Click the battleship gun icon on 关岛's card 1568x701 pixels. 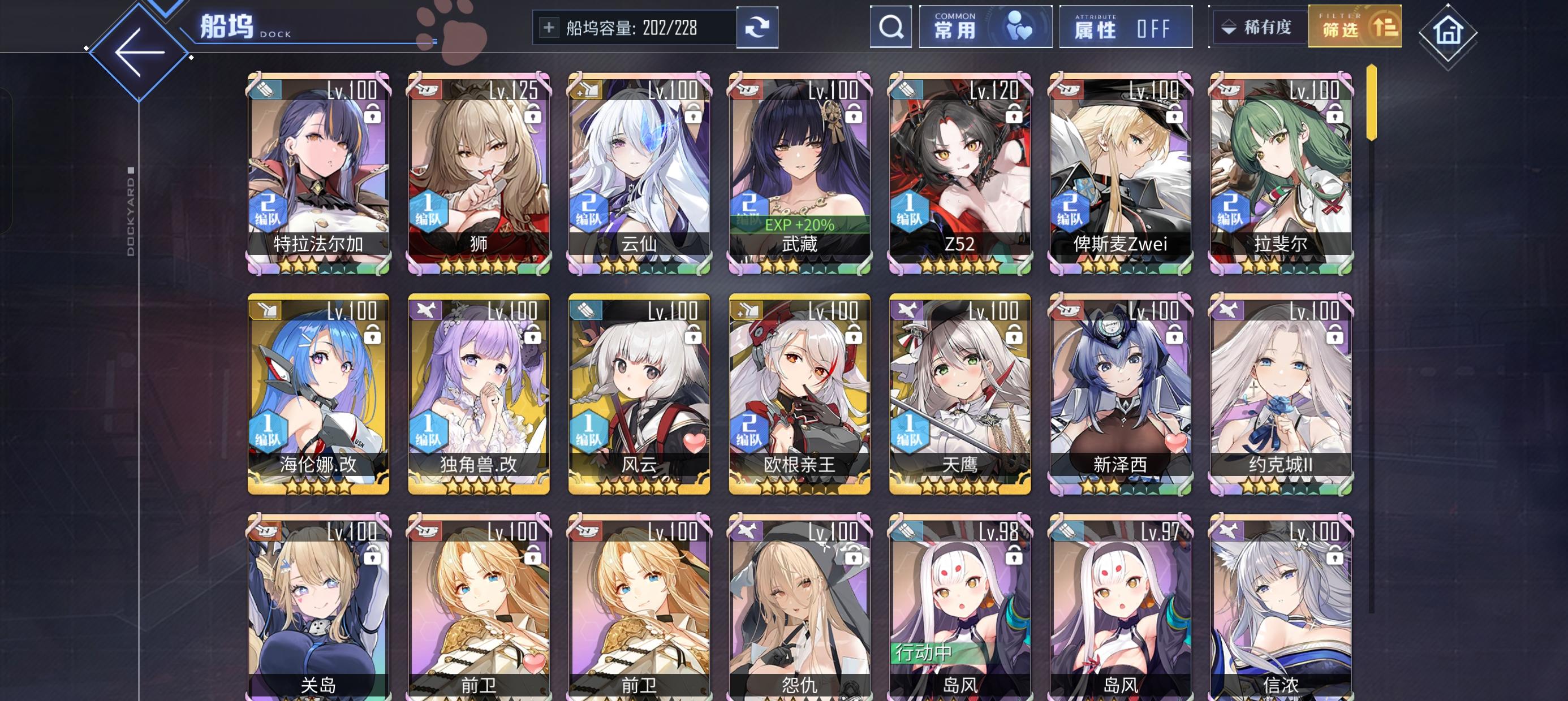tap(264, 531)
